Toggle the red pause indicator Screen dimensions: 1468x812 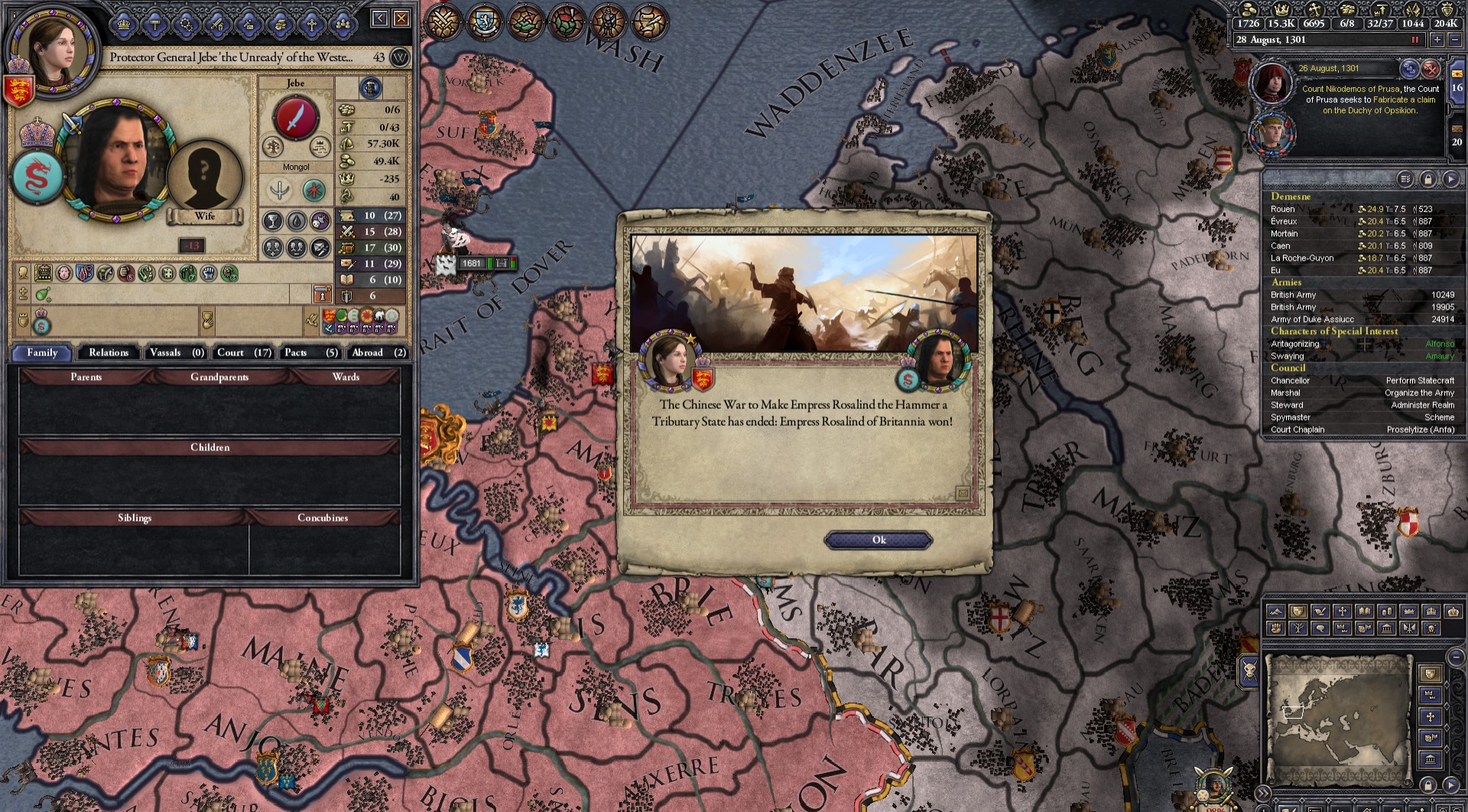click(1414, 40)
